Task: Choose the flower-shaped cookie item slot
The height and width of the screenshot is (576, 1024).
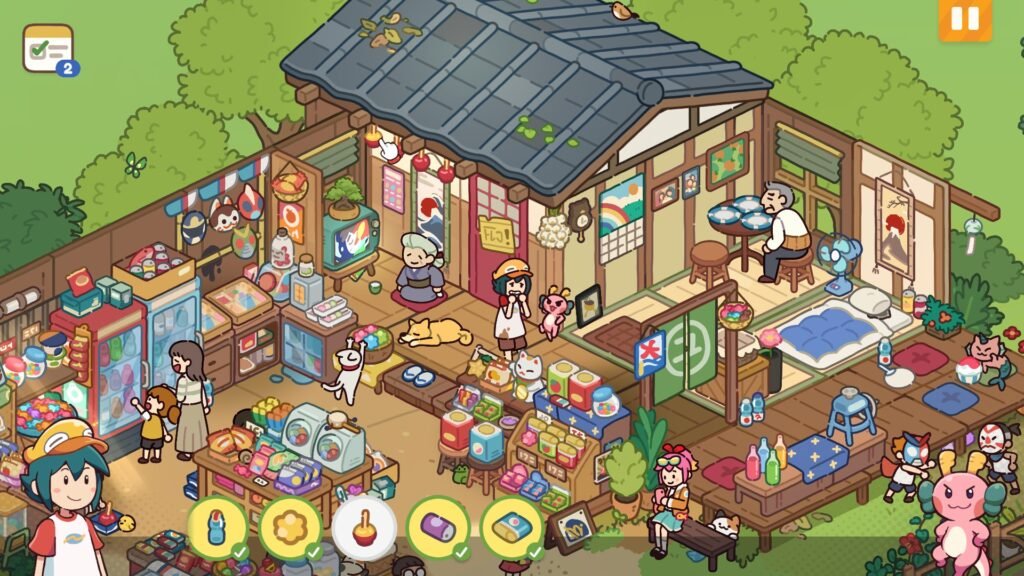Action: 291,527
